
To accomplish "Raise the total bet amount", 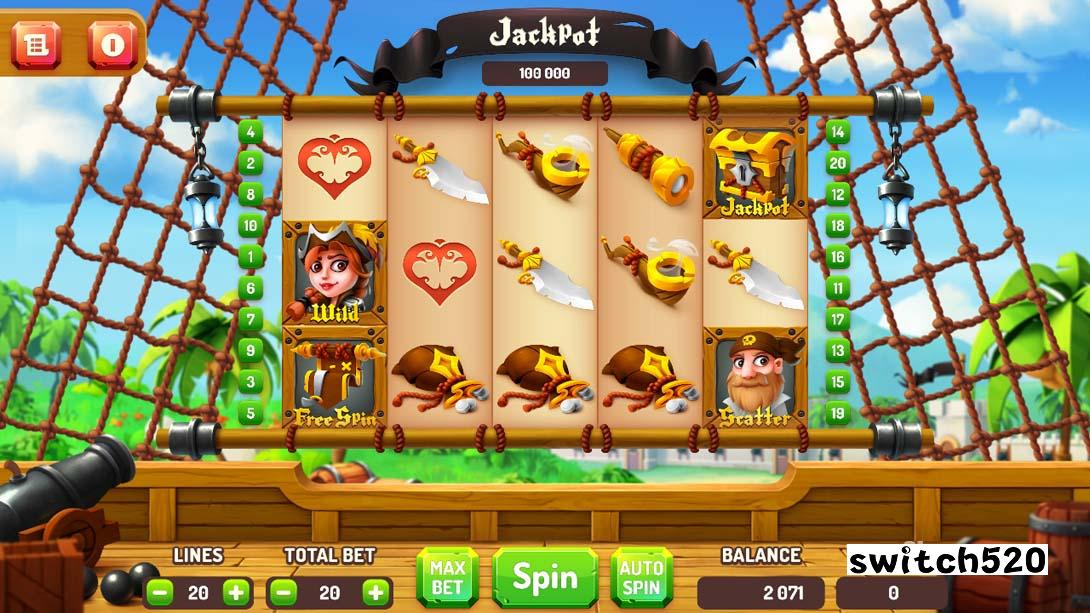I will (x=375, y=592).
